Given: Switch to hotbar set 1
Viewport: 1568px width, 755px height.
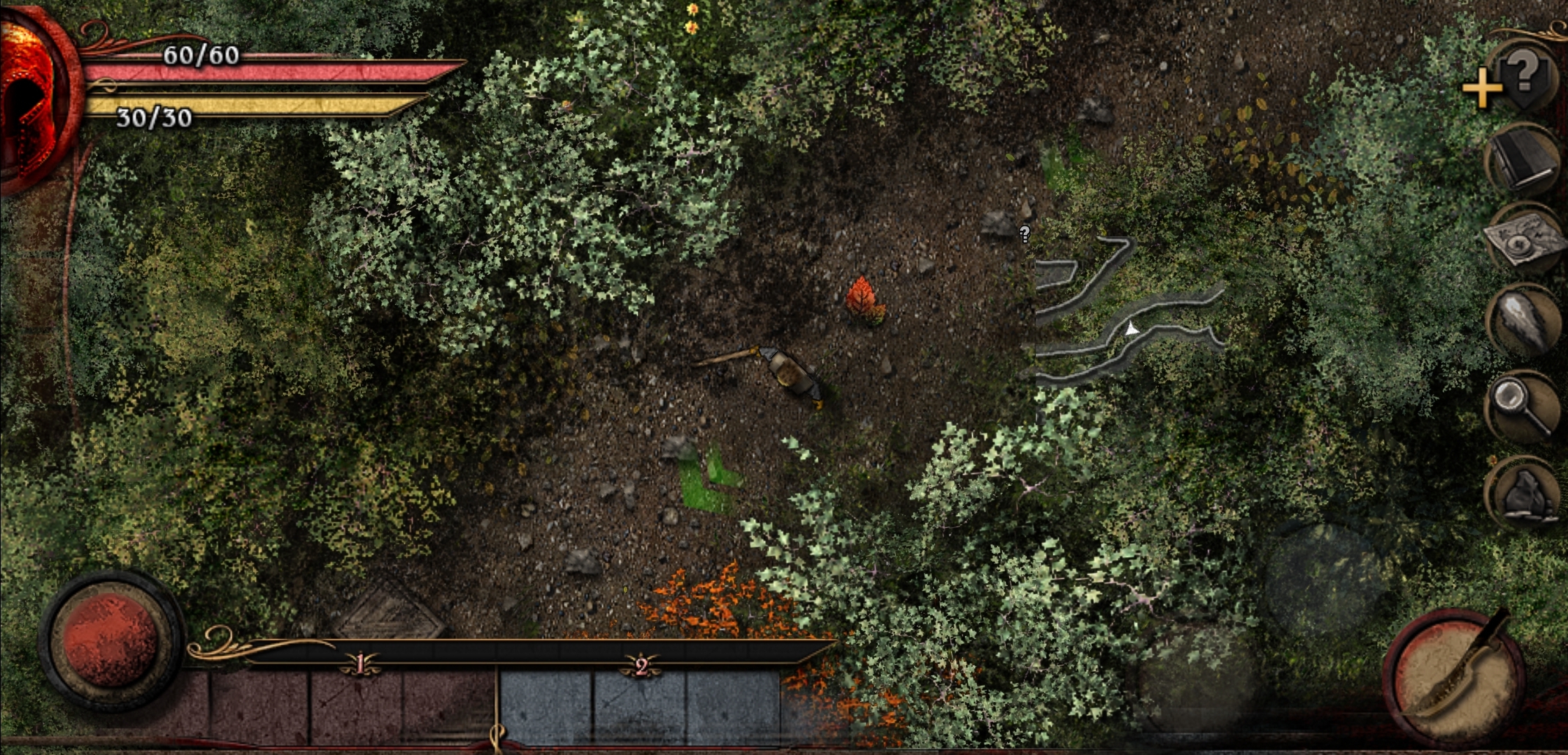Looking at the screenshot, I should [x=359, y=664].
